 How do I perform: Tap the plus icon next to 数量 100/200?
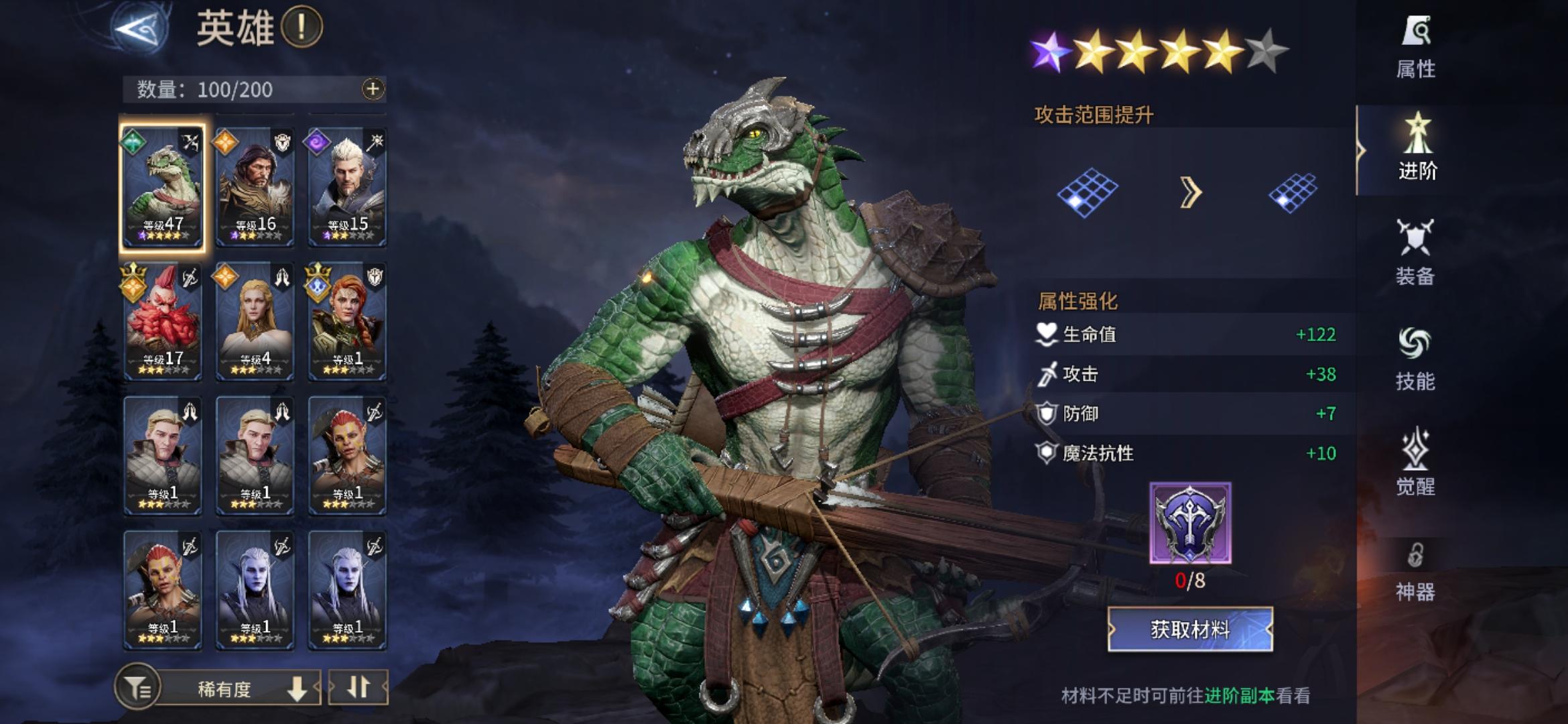point(372,89)
